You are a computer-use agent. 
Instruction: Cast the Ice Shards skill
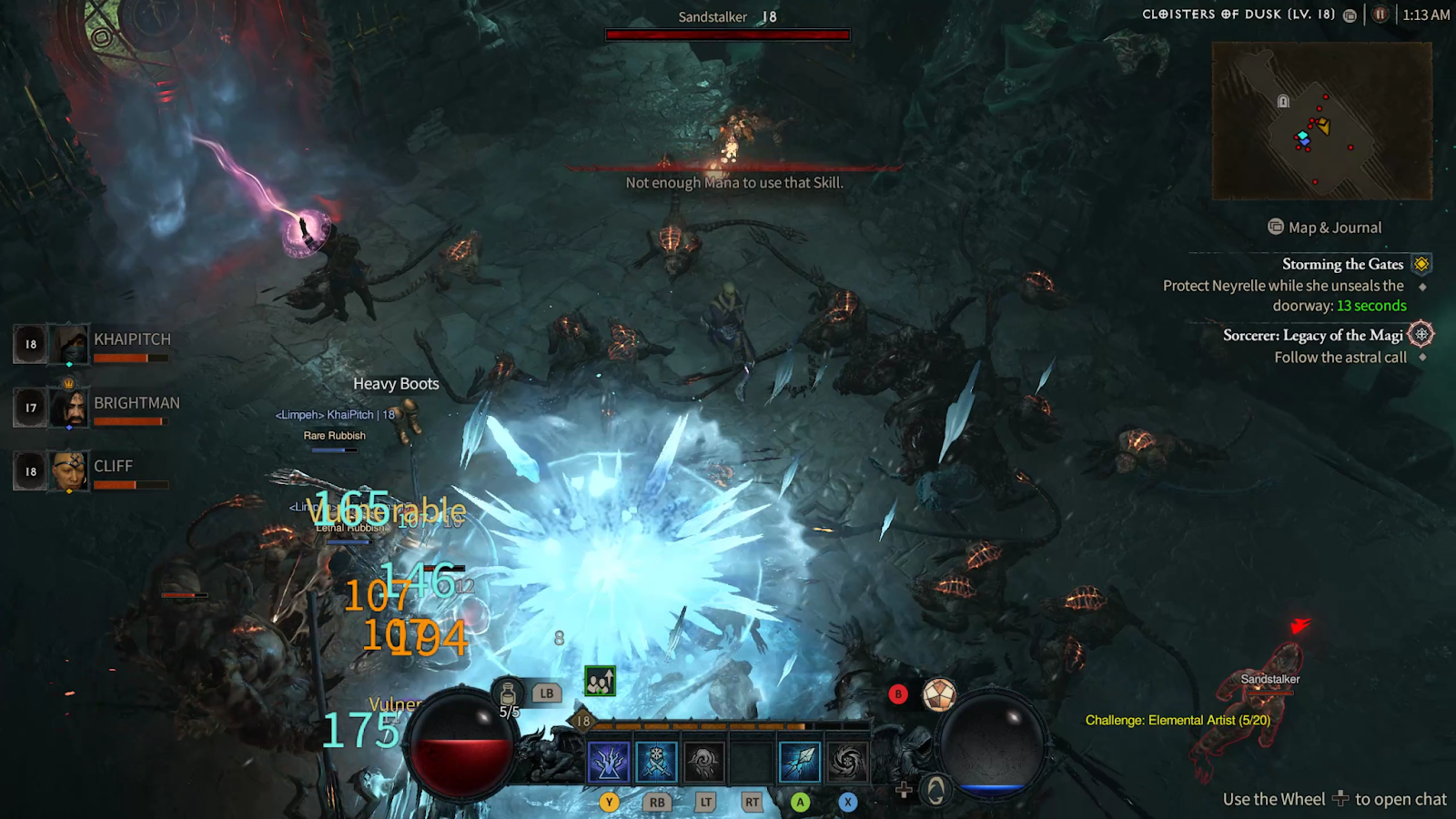pyautogui.click(x=800, y=762)
